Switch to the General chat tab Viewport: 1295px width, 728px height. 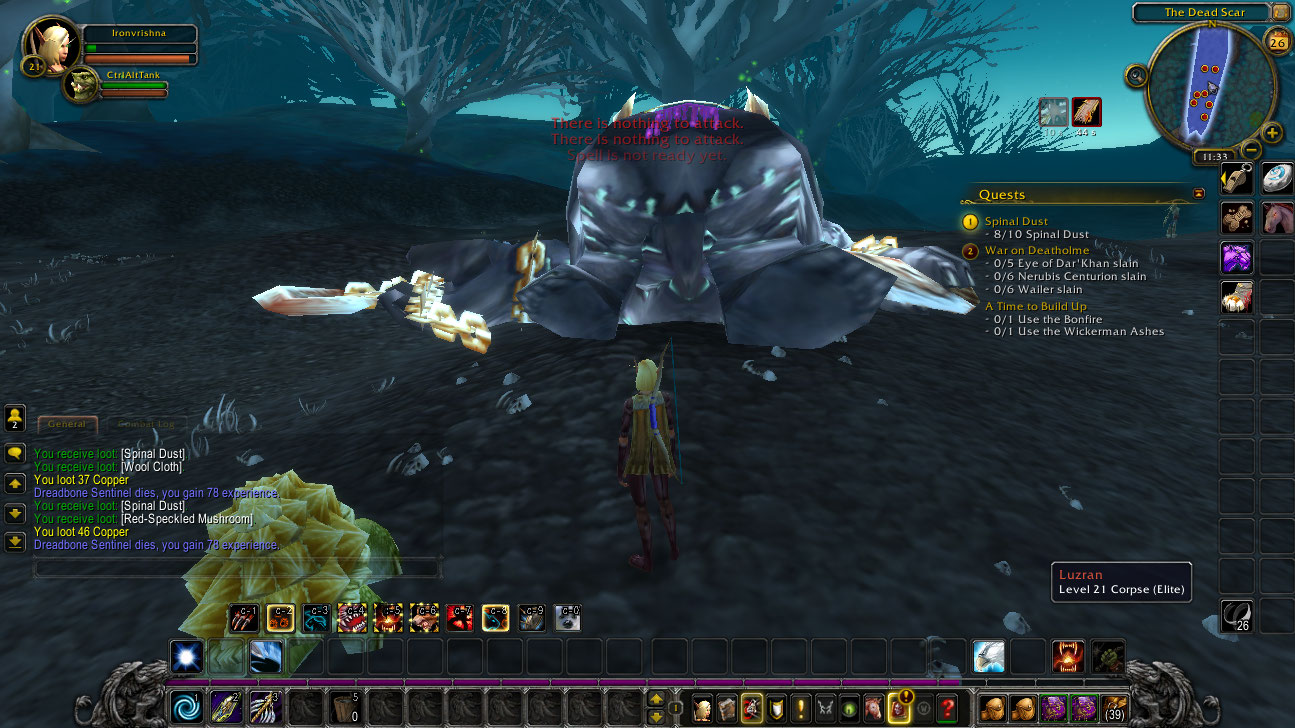pos(67,424)
